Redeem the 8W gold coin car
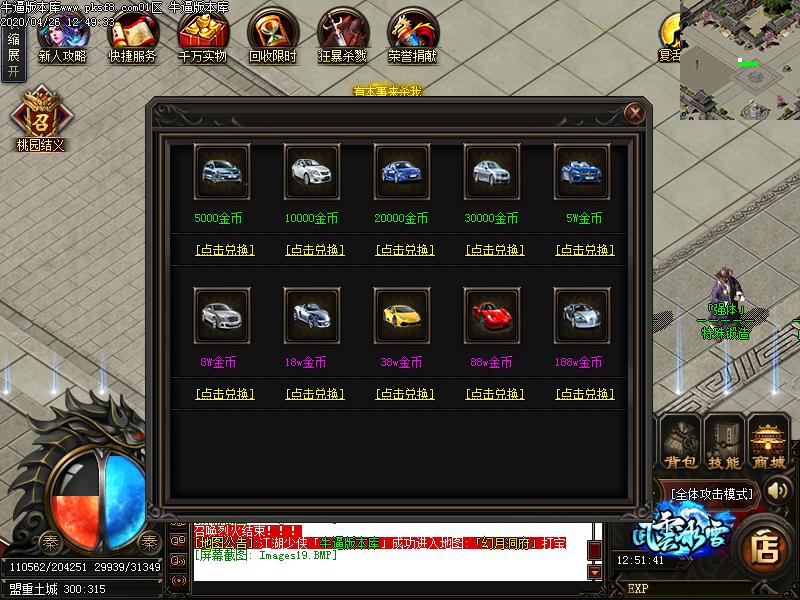The image size is (800, 600). point(224,394)
